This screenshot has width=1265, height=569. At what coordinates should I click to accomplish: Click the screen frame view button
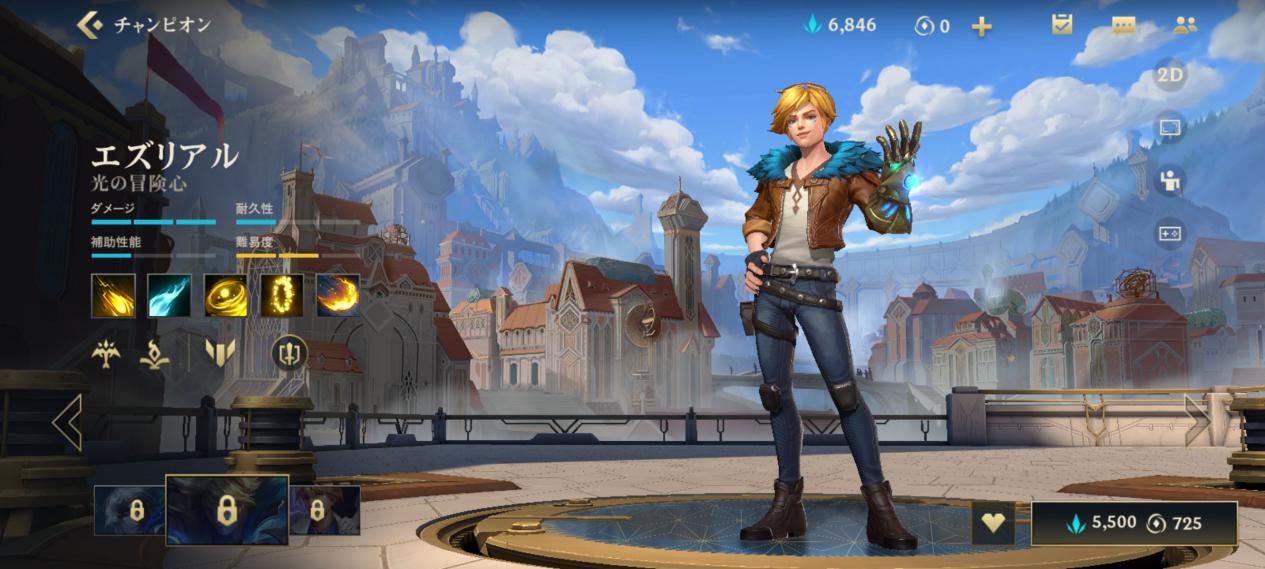(1170, 128)
